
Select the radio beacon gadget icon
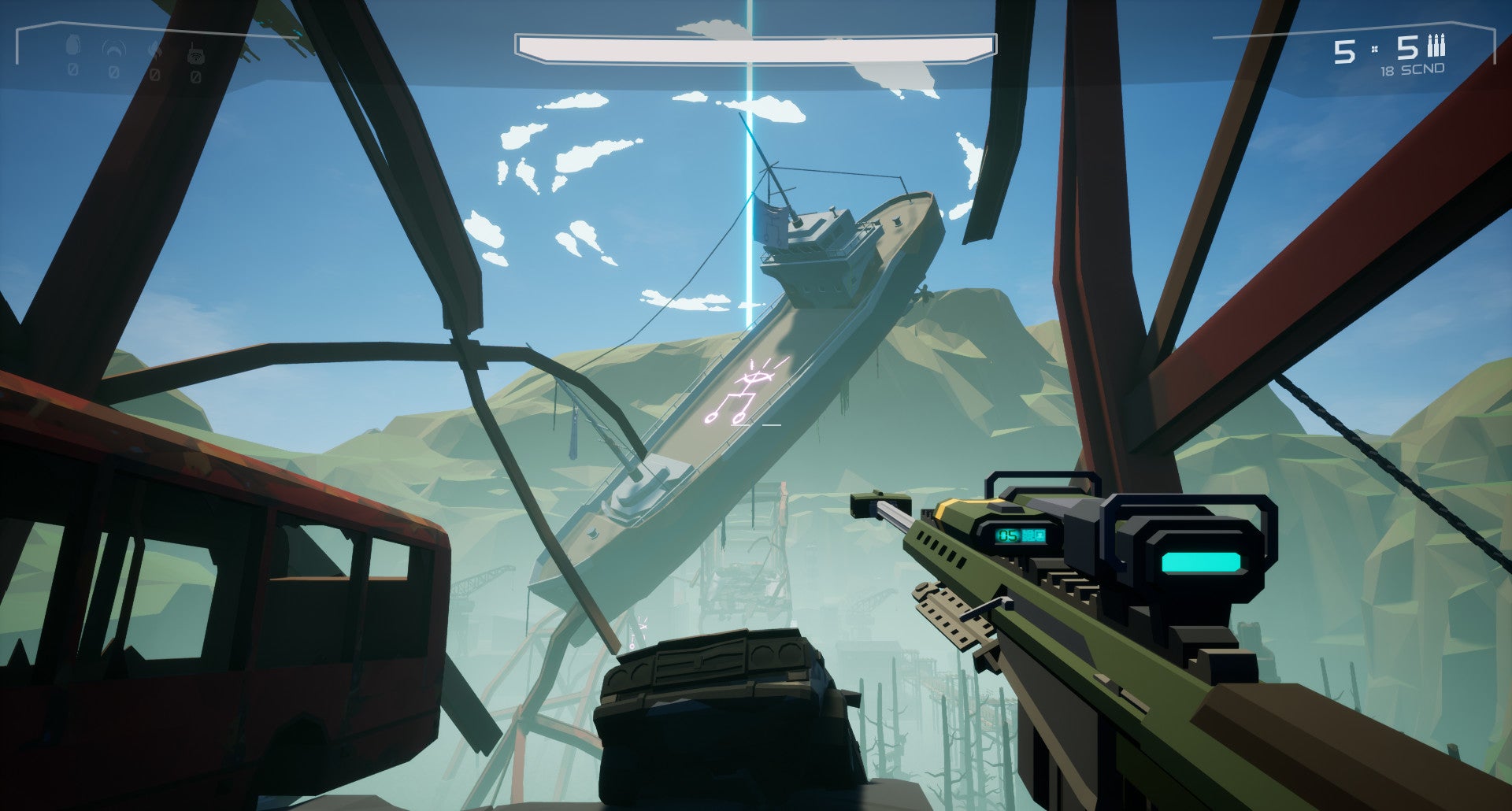pyautogui.click(x=195, y=54)
